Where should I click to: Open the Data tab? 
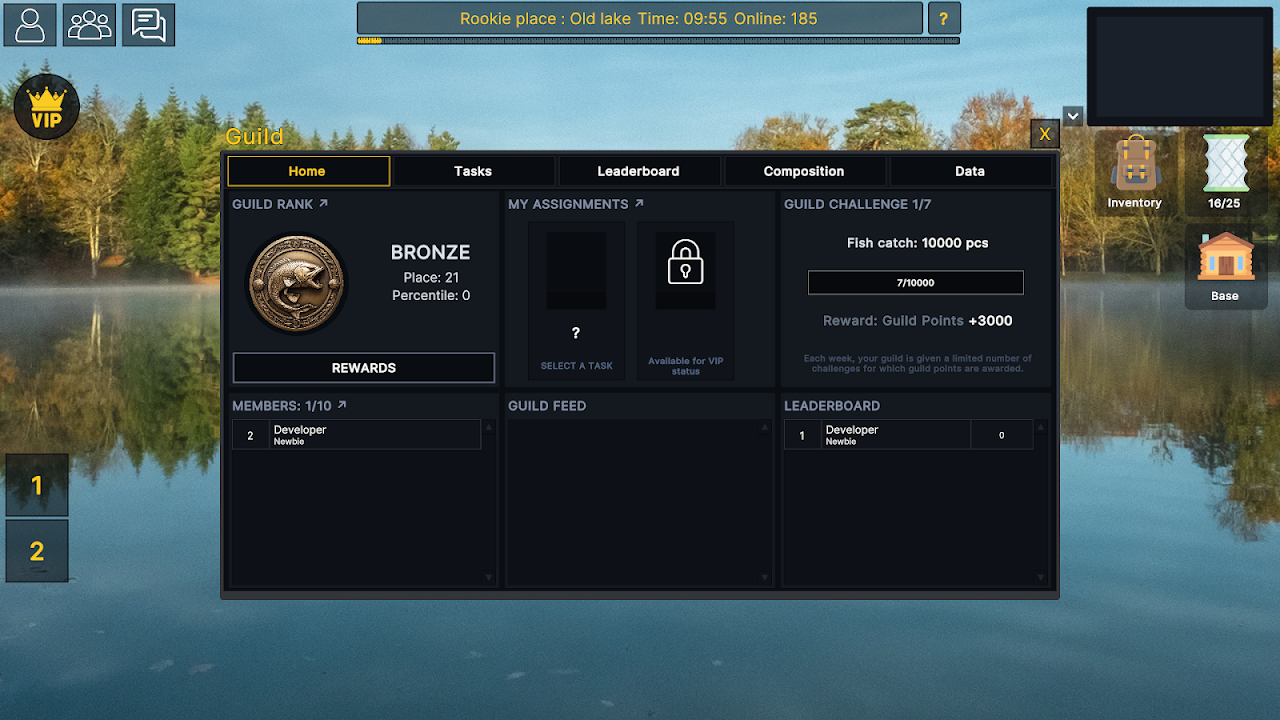[971, 171]
